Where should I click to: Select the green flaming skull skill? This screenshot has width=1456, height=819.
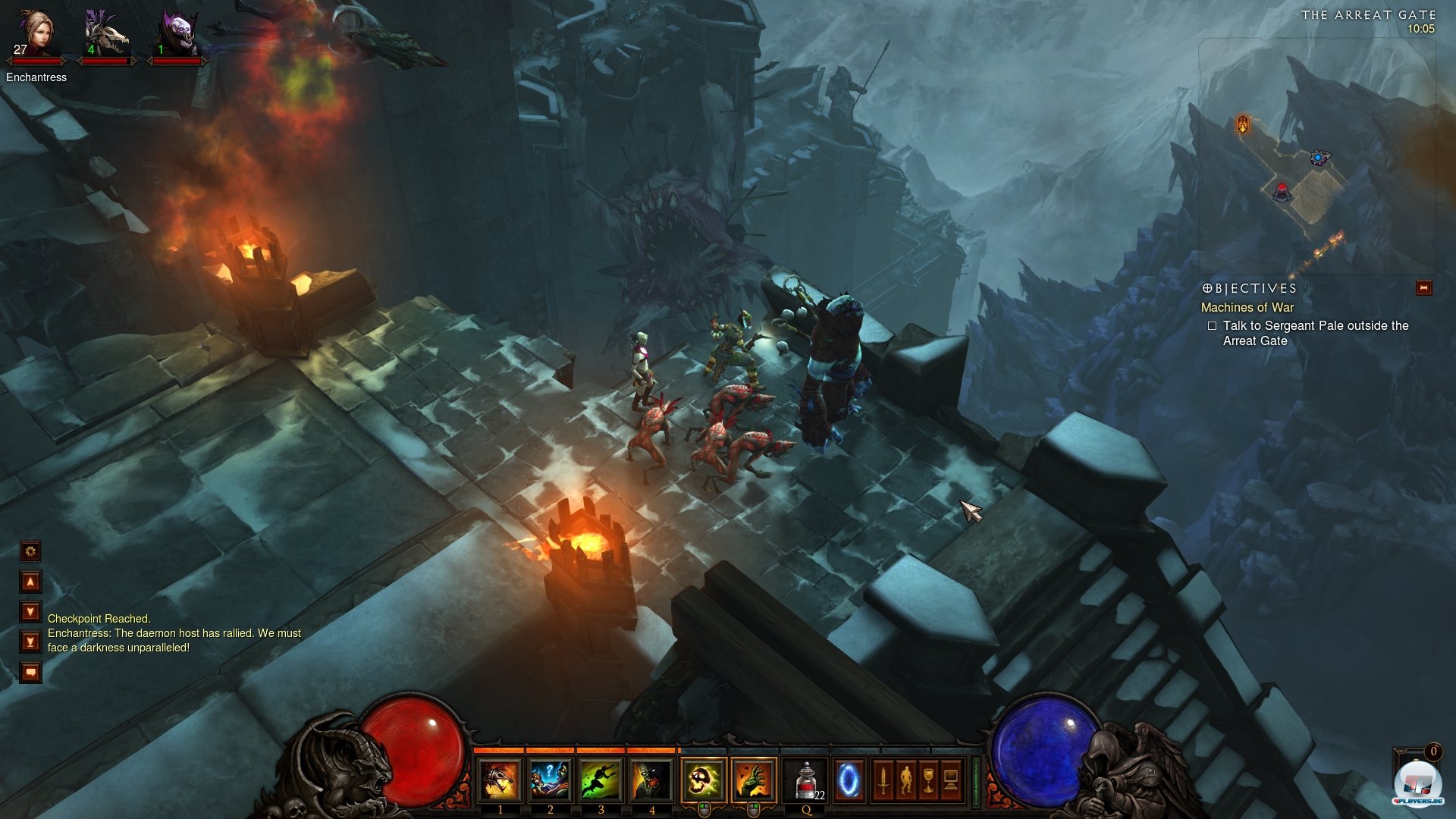(x=704, y=780)
